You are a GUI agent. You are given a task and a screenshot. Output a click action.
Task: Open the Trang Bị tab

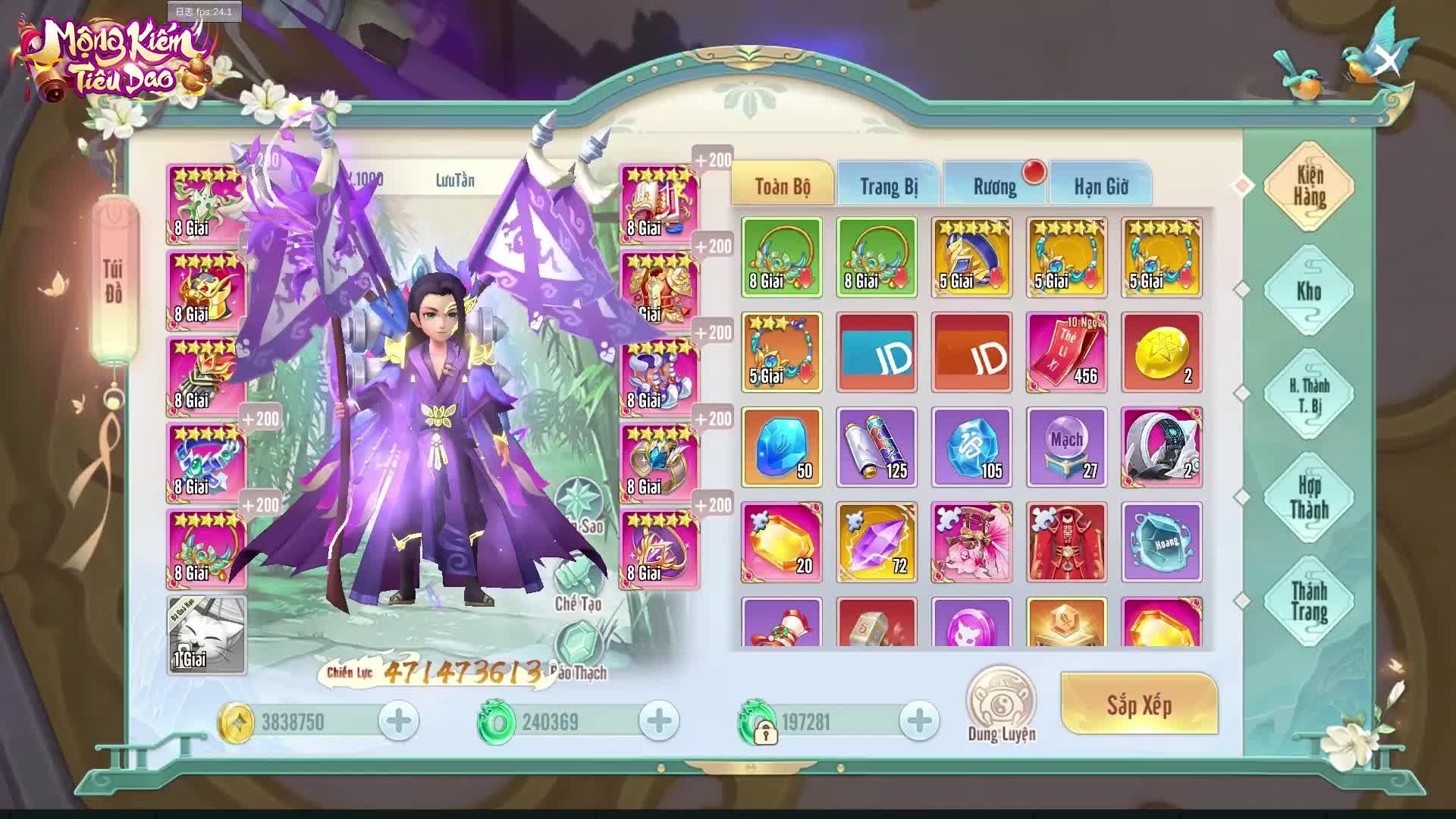click(x=890, y=185)
